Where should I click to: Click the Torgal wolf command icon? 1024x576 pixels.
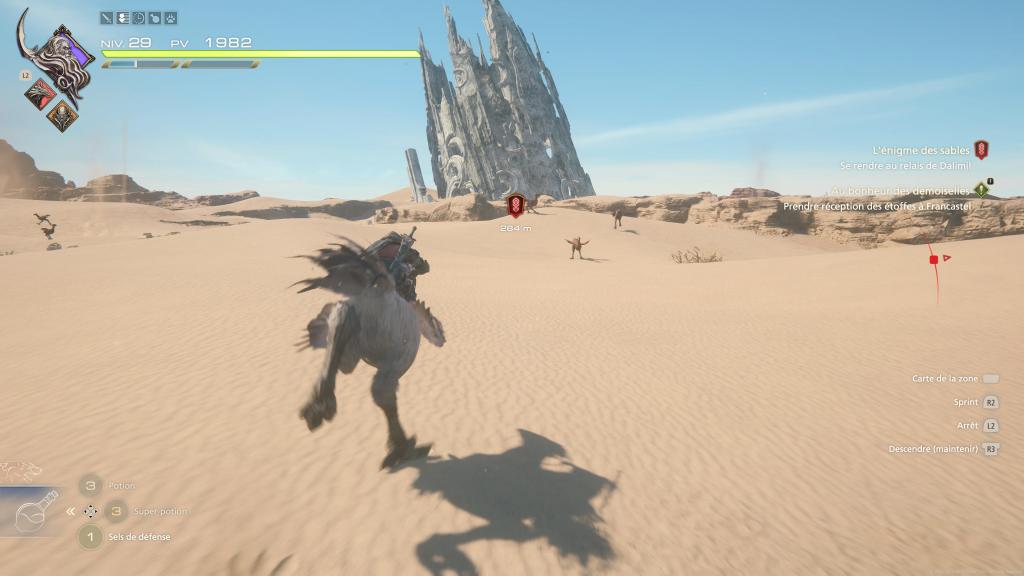[x=20, y=470]
